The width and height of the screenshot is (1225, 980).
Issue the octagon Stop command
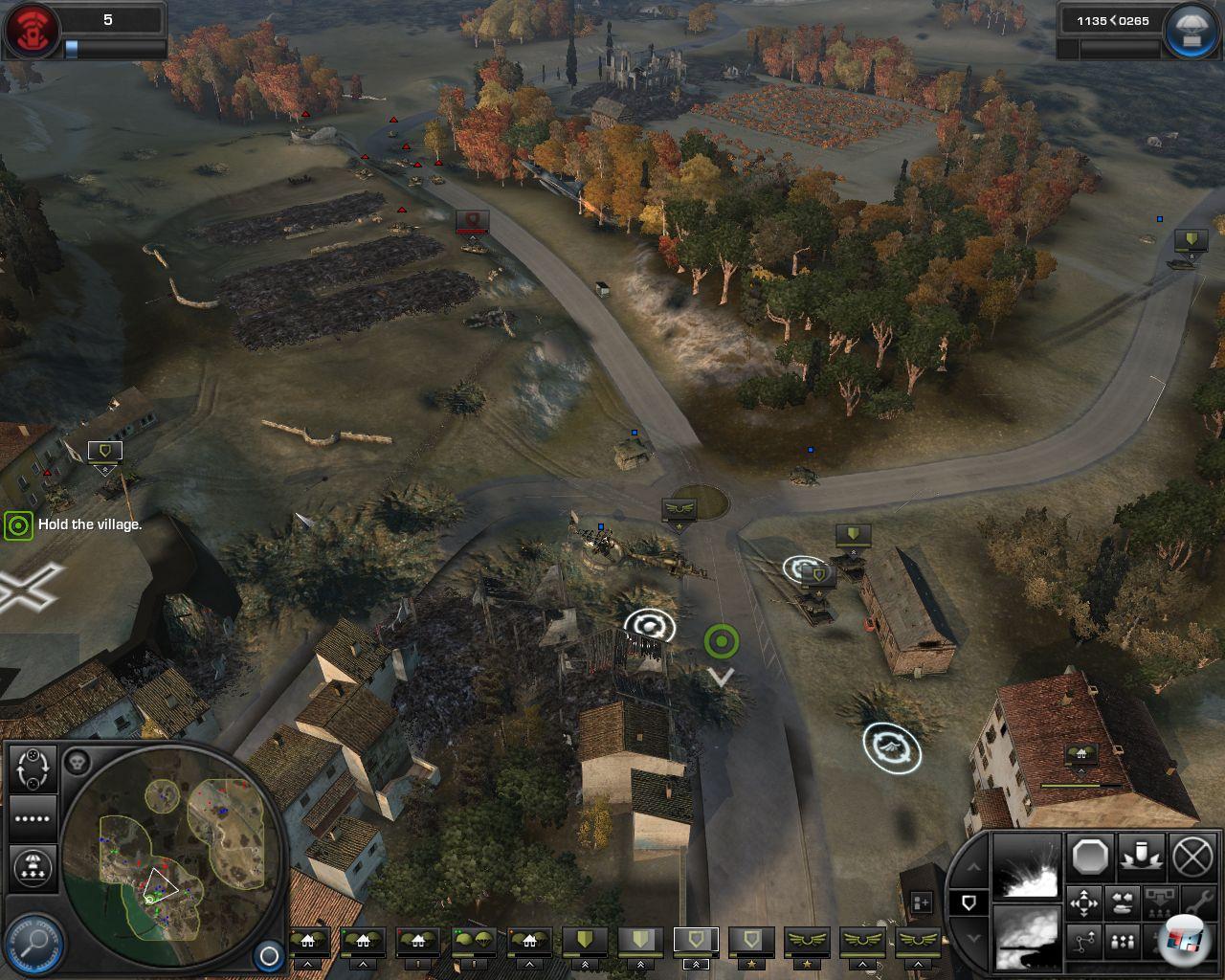[x=1090, y=856]
